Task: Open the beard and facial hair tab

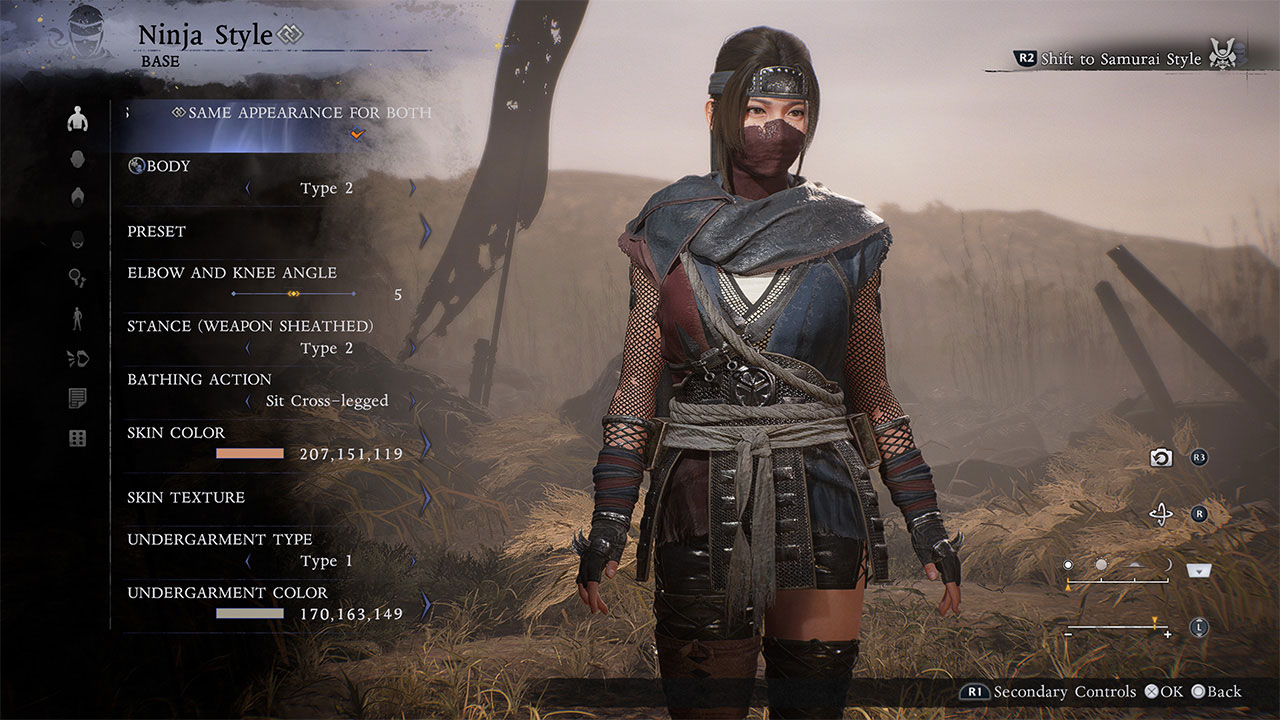Action: (x=78, y=238)
